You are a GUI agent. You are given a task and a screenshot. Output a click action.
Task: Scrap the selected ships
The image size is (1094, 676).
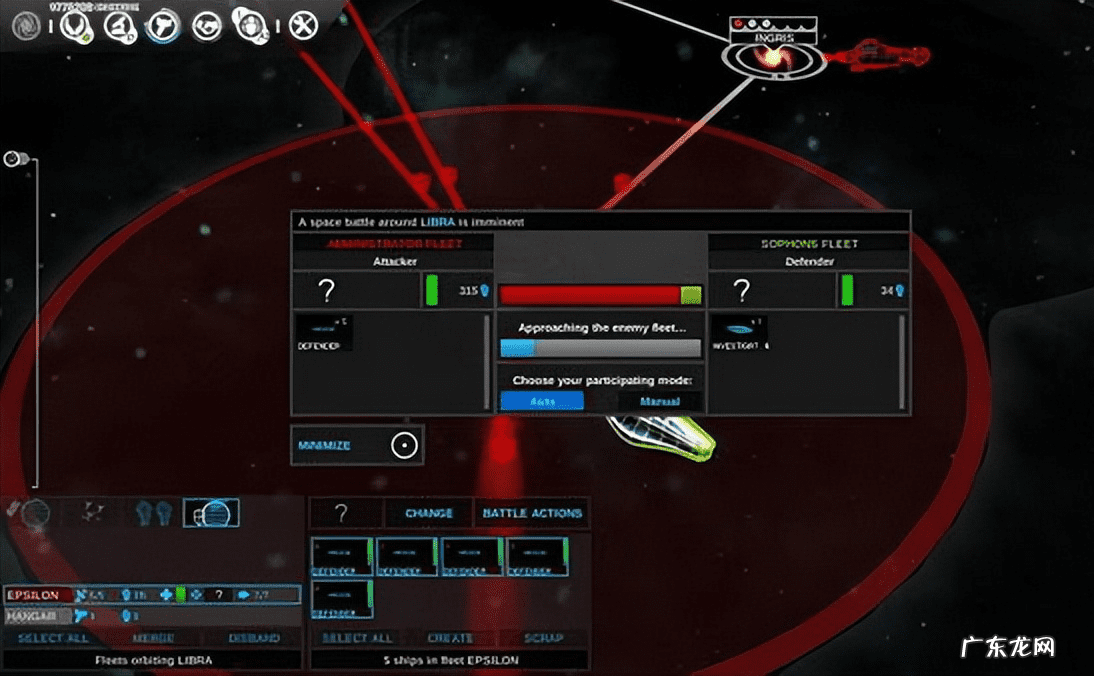coord(543,638)
